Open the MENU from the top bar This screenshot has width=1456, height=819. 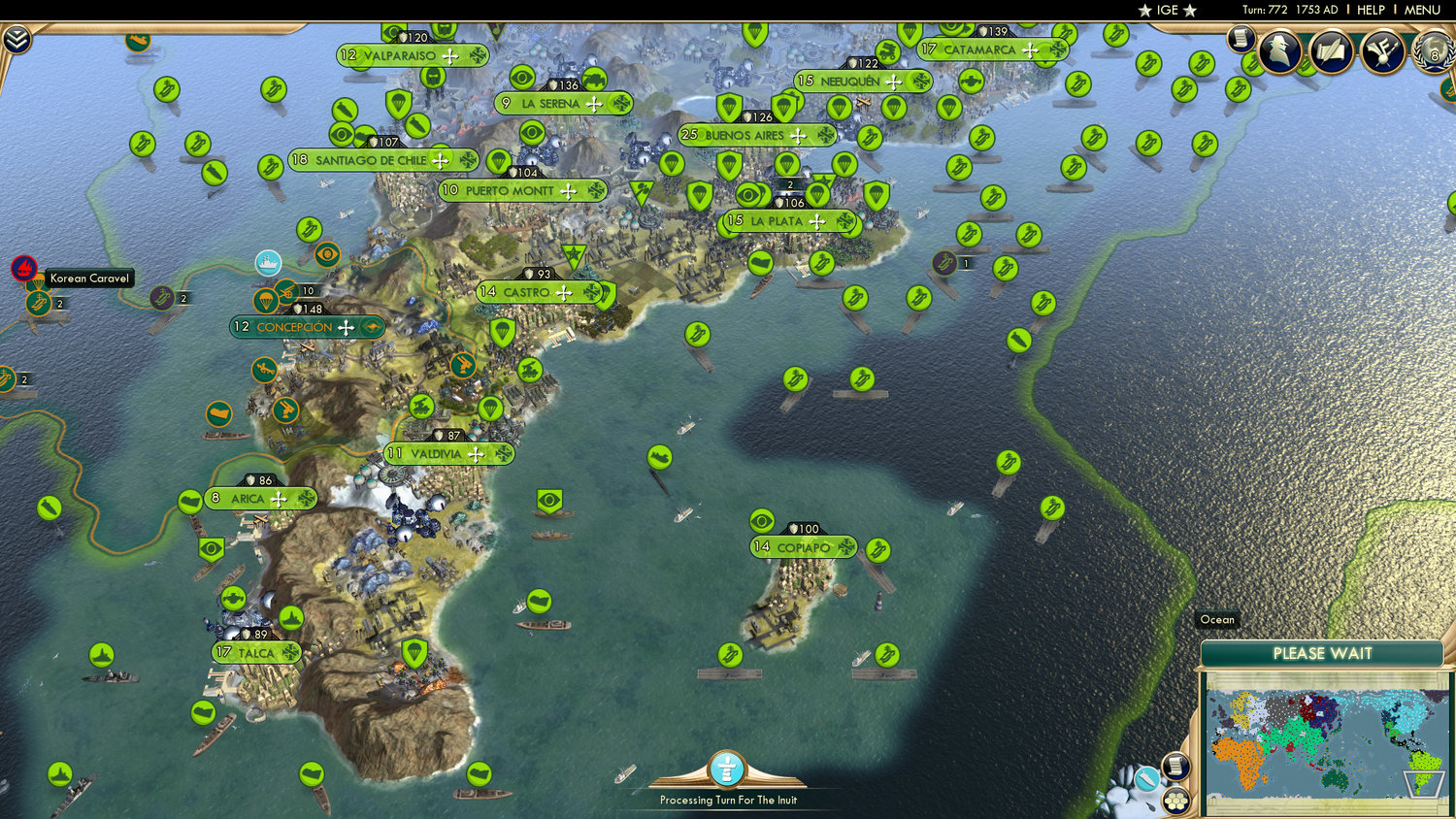click(1421, 10)
